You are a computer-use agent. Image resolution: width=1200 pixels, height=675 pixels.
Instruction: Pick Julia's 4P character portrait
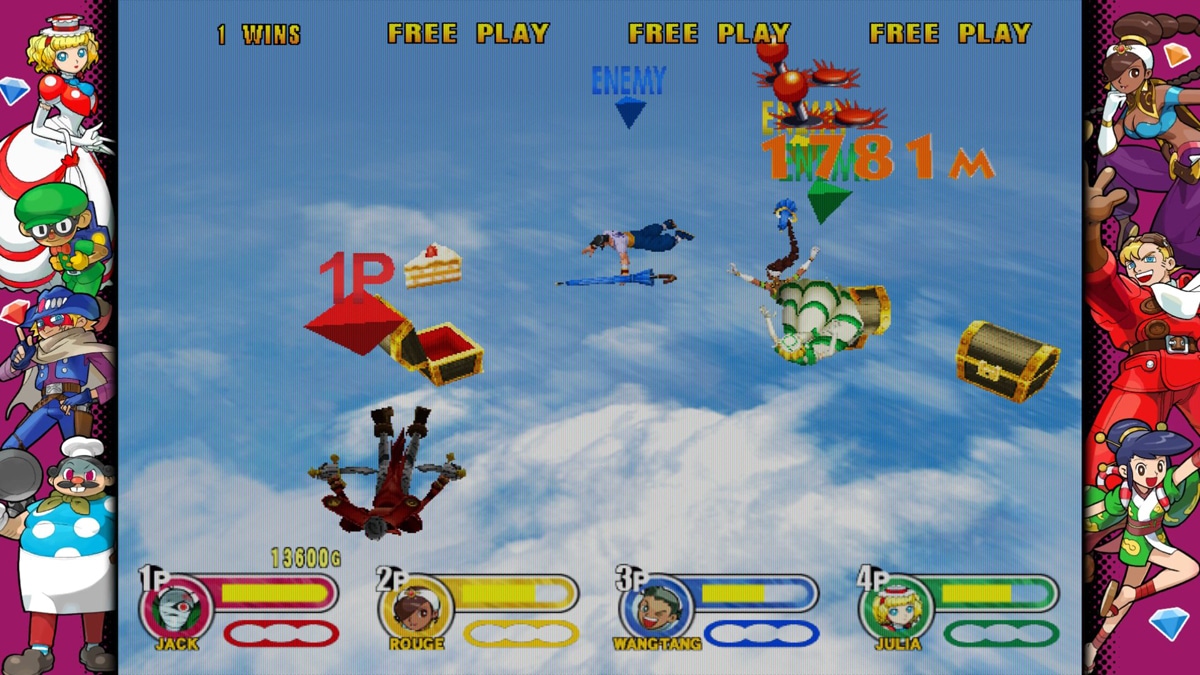[896, 607]
